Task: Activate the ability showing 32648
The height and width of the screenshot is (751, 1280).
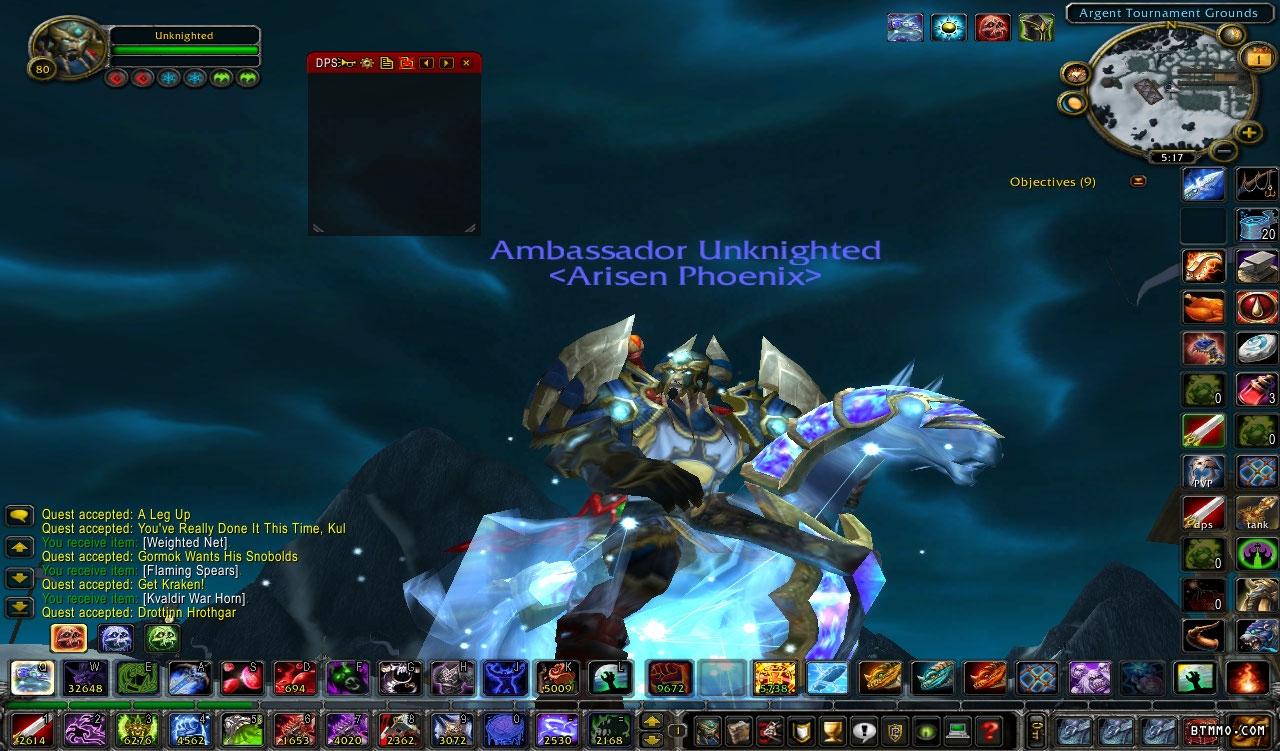Action: tap(86, 678)
